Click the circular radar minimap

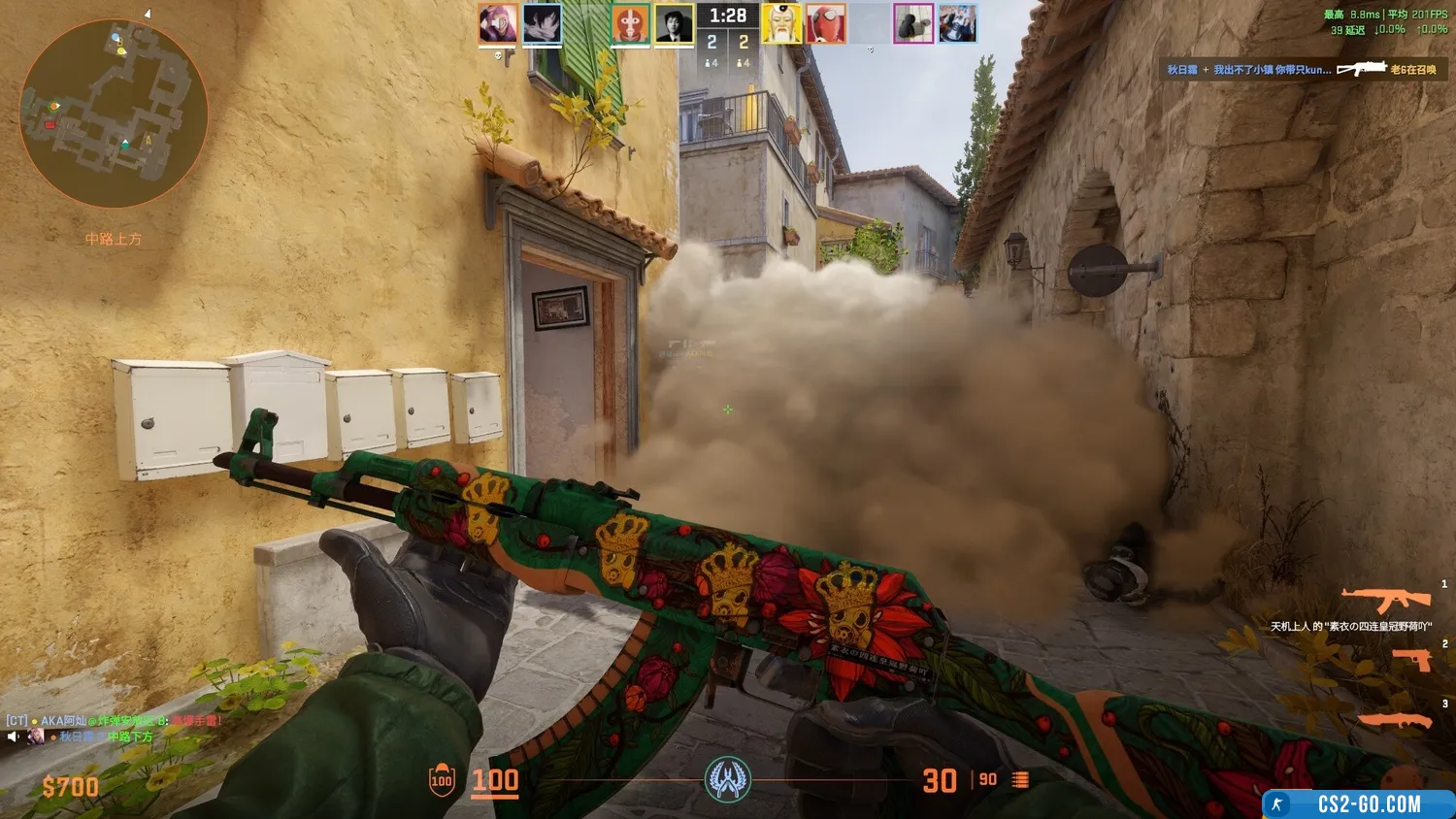[114, 114]
